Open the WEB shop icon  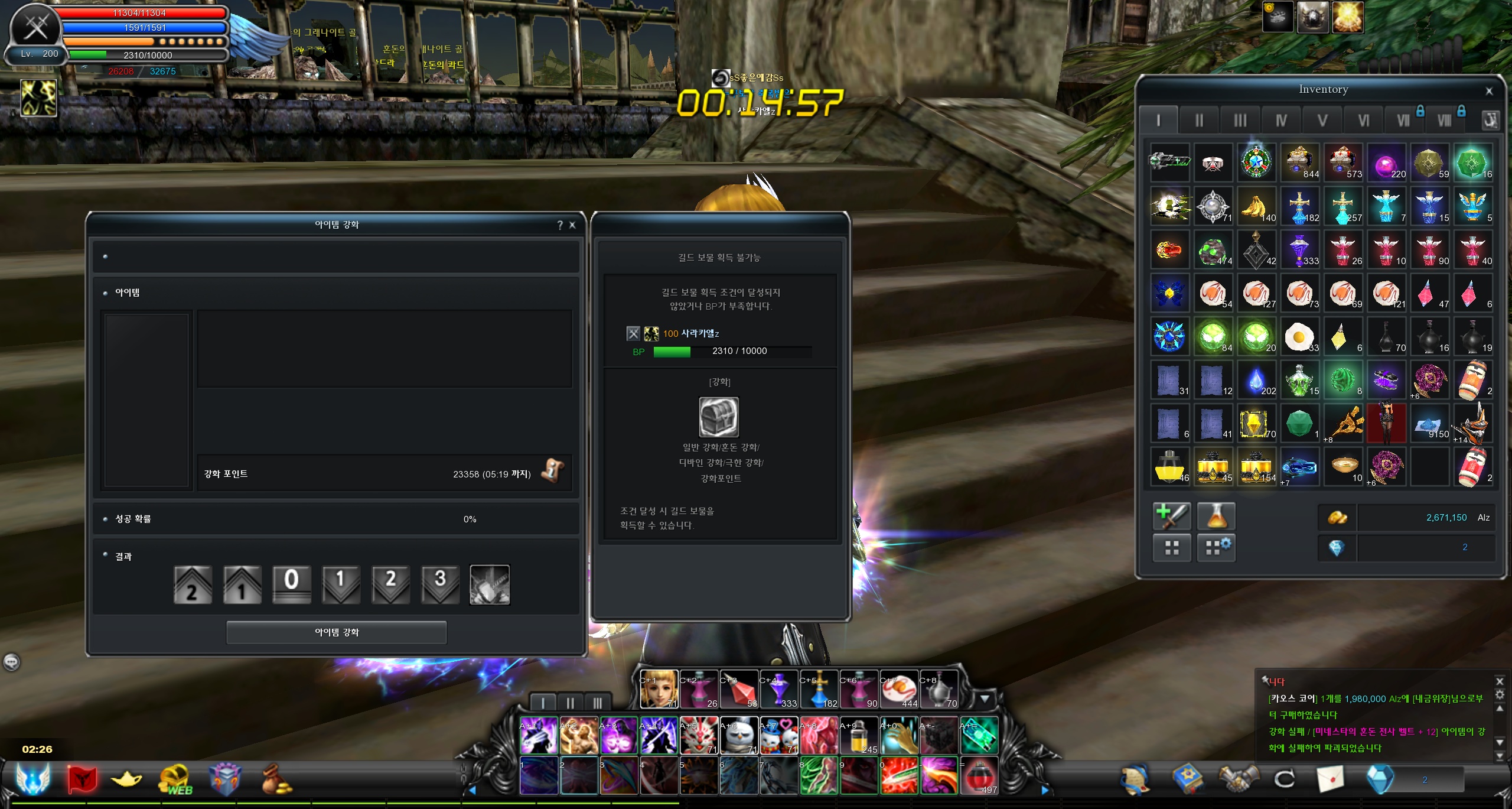click(175, 779)
